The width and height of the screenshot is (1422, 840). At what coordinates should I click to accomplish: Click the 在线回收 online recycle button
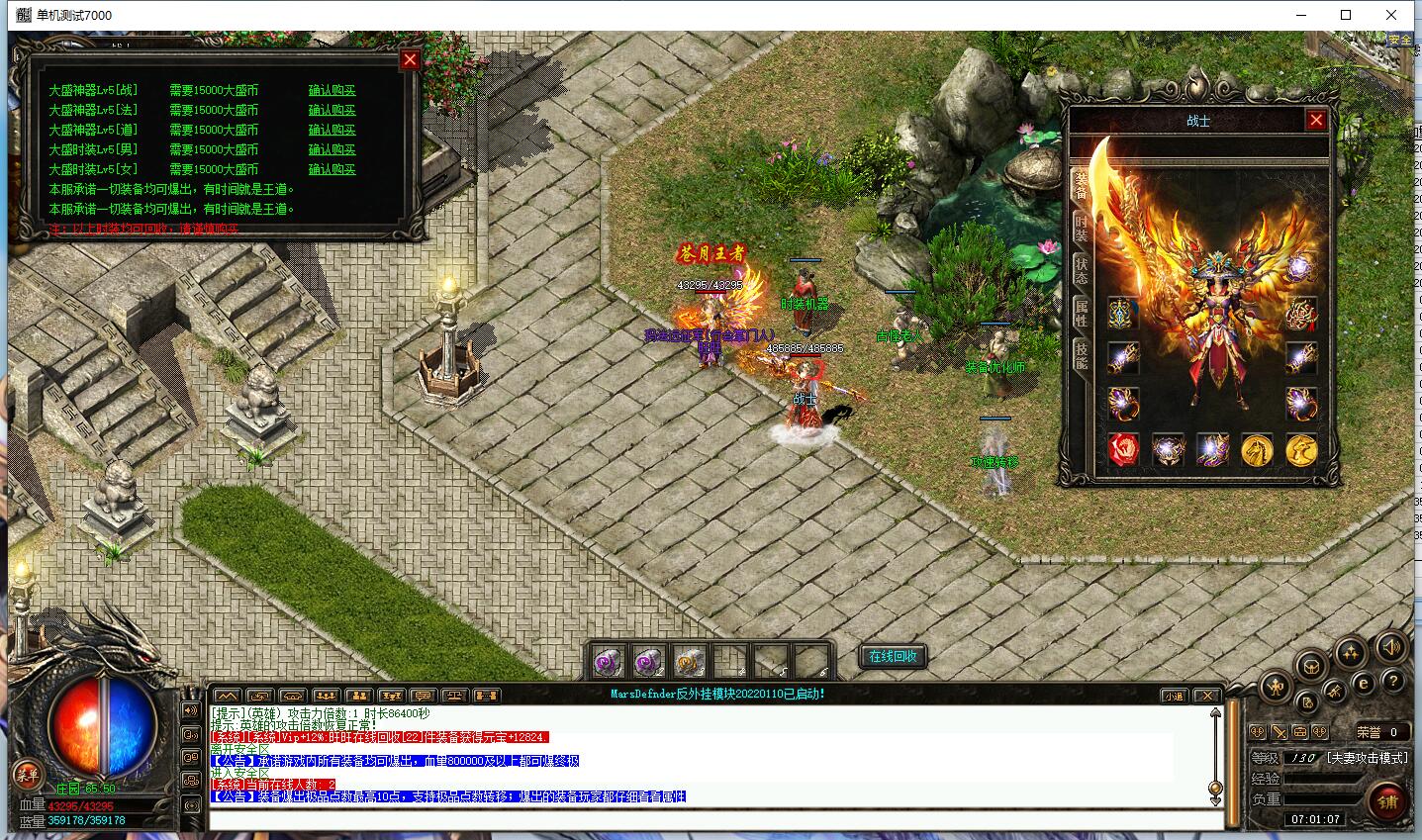point(893,656)
